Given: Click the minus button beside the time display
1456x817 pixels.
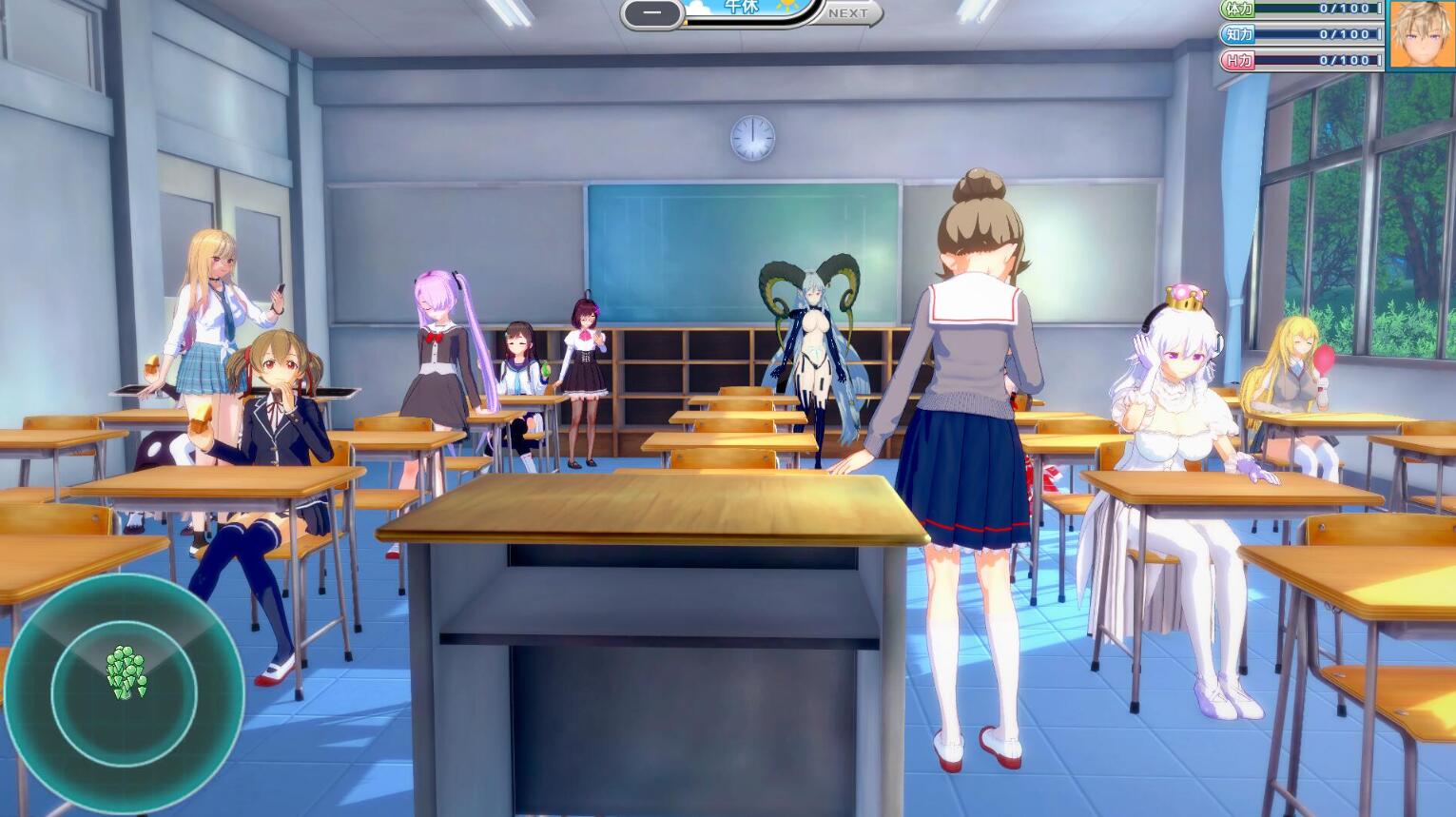Looking at the screenshot, I should tap(653, 13).
